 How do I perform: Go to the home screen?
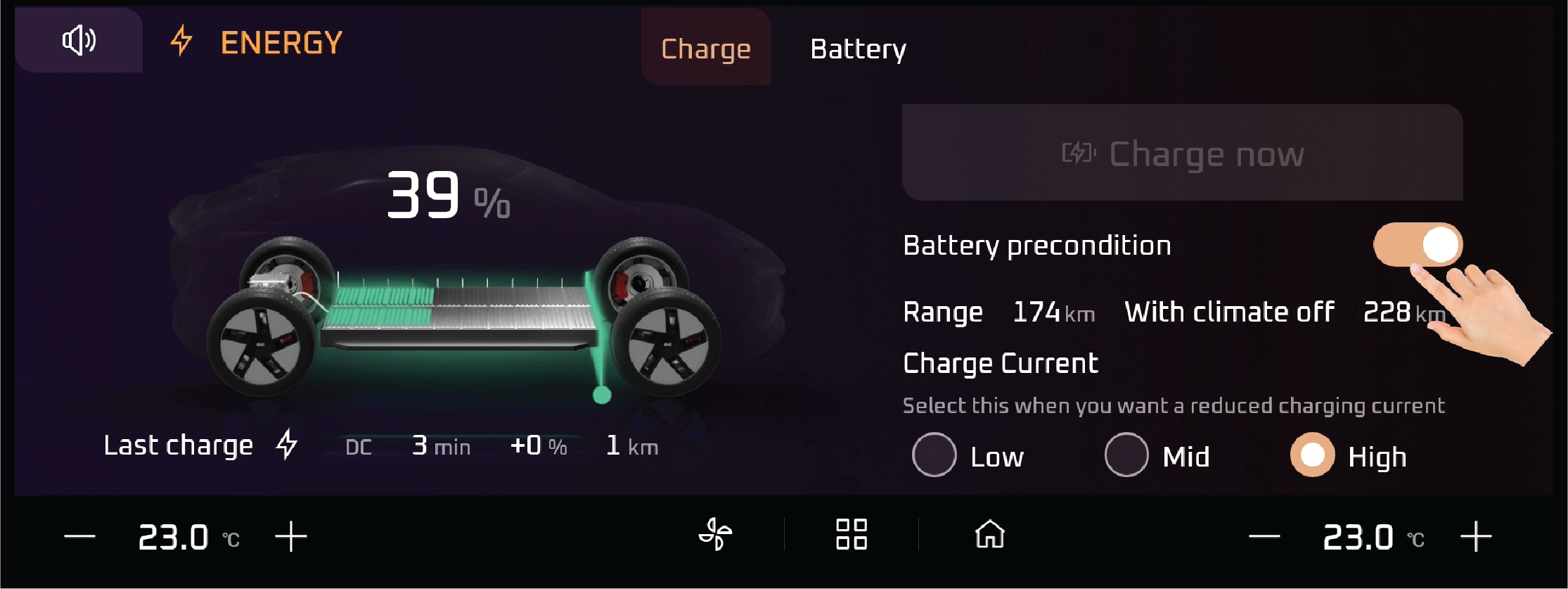click(x=989, y=534)
